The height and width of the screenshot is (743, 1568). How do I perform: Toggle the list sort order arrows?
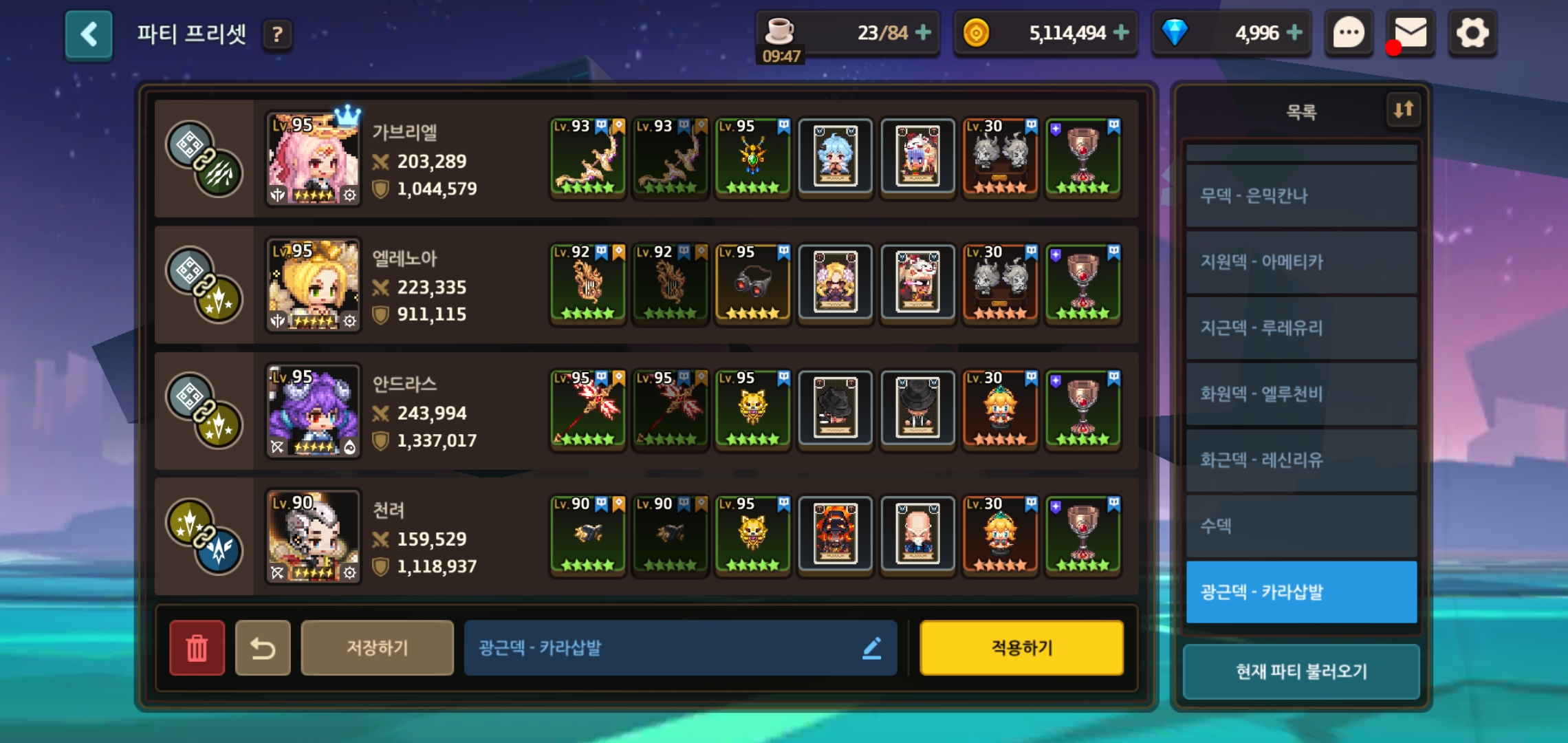[x=1403, y=109]
